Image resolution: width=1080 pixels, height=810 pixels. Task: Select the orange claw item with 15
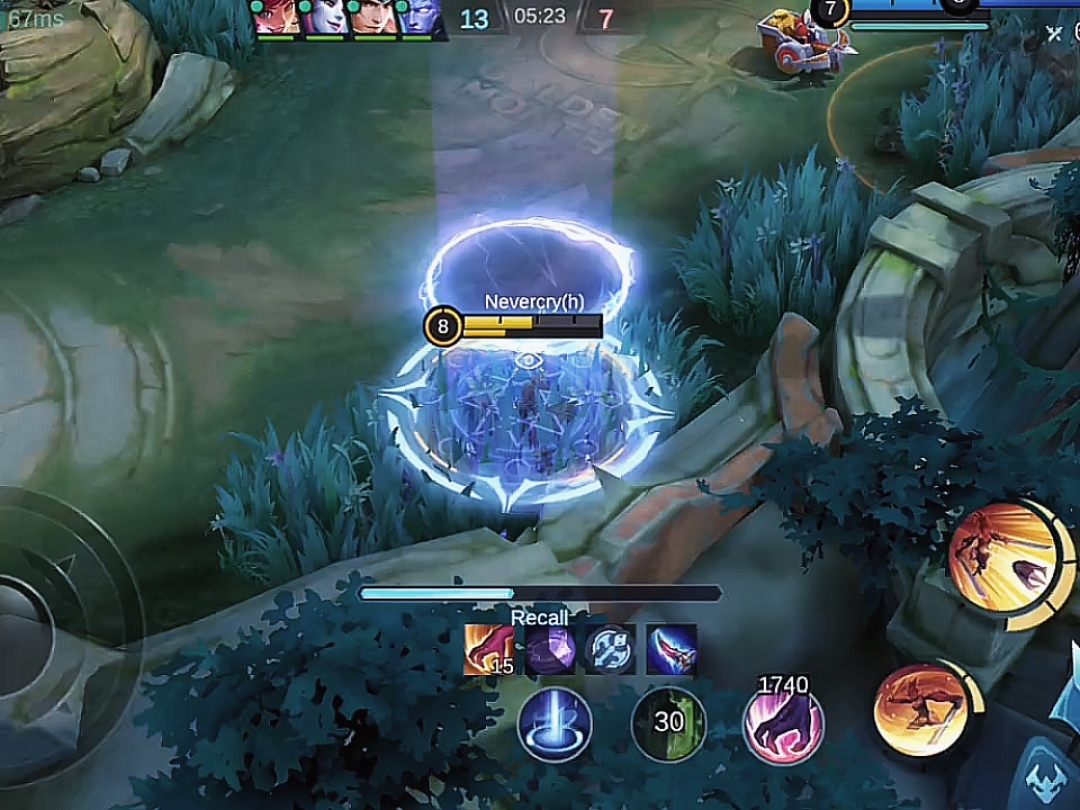pos(489,649)
